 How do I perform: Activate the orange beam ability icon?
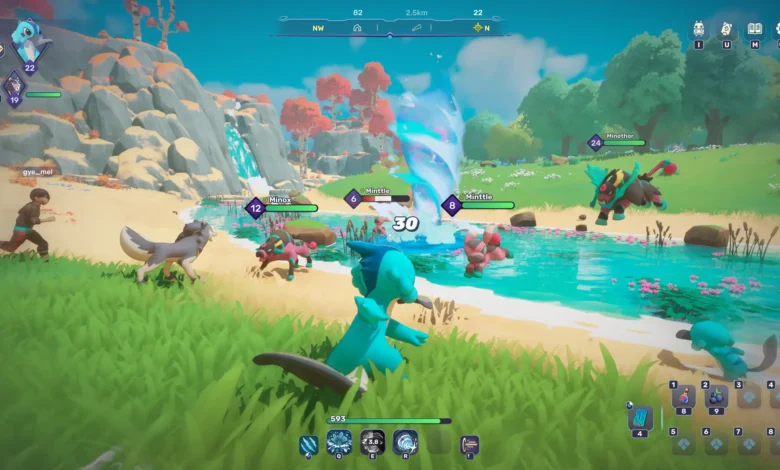pyautogui.click(x=469, y=443)
